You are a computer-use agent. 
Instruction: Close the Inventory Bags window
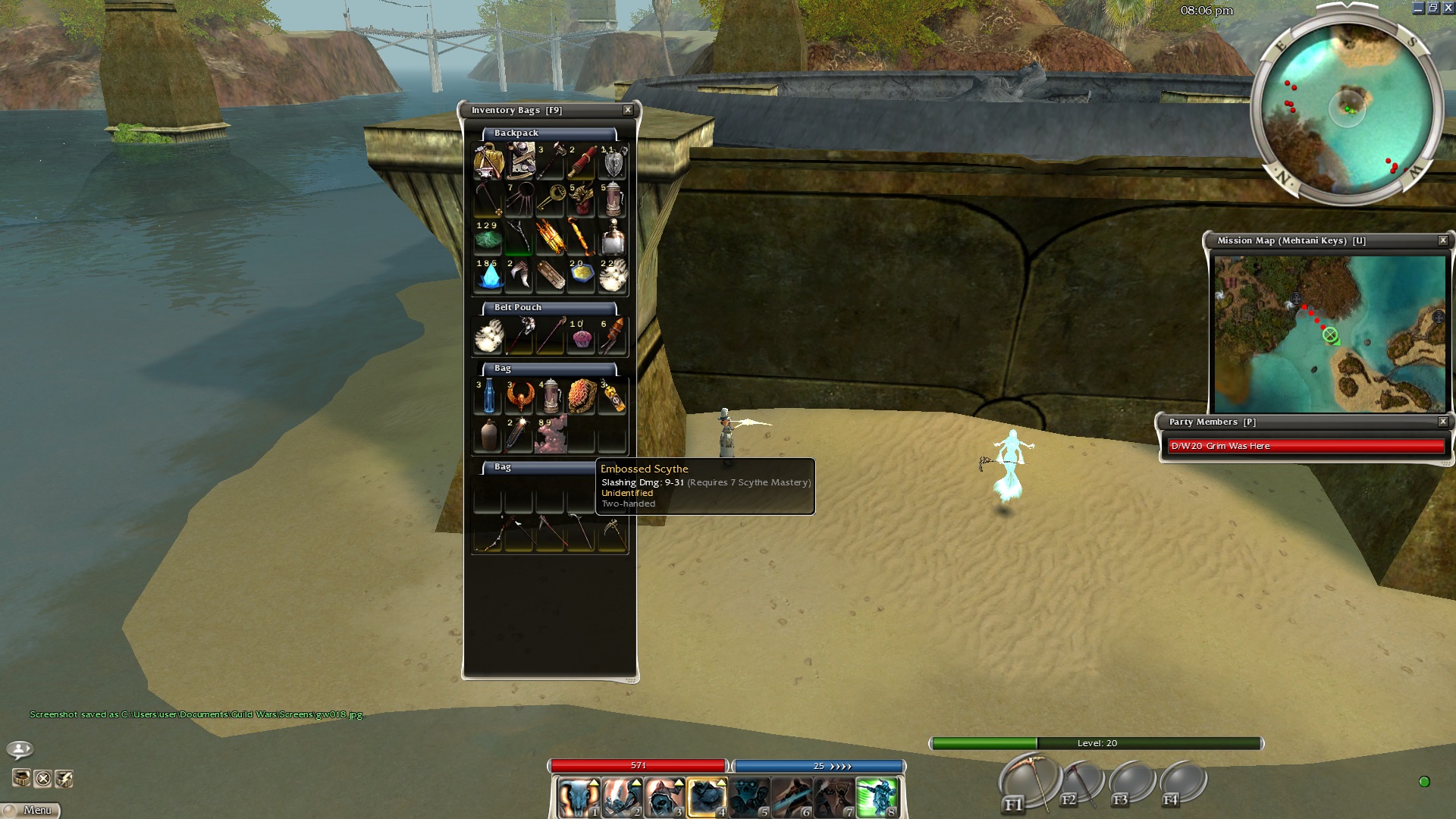point(628,110)
